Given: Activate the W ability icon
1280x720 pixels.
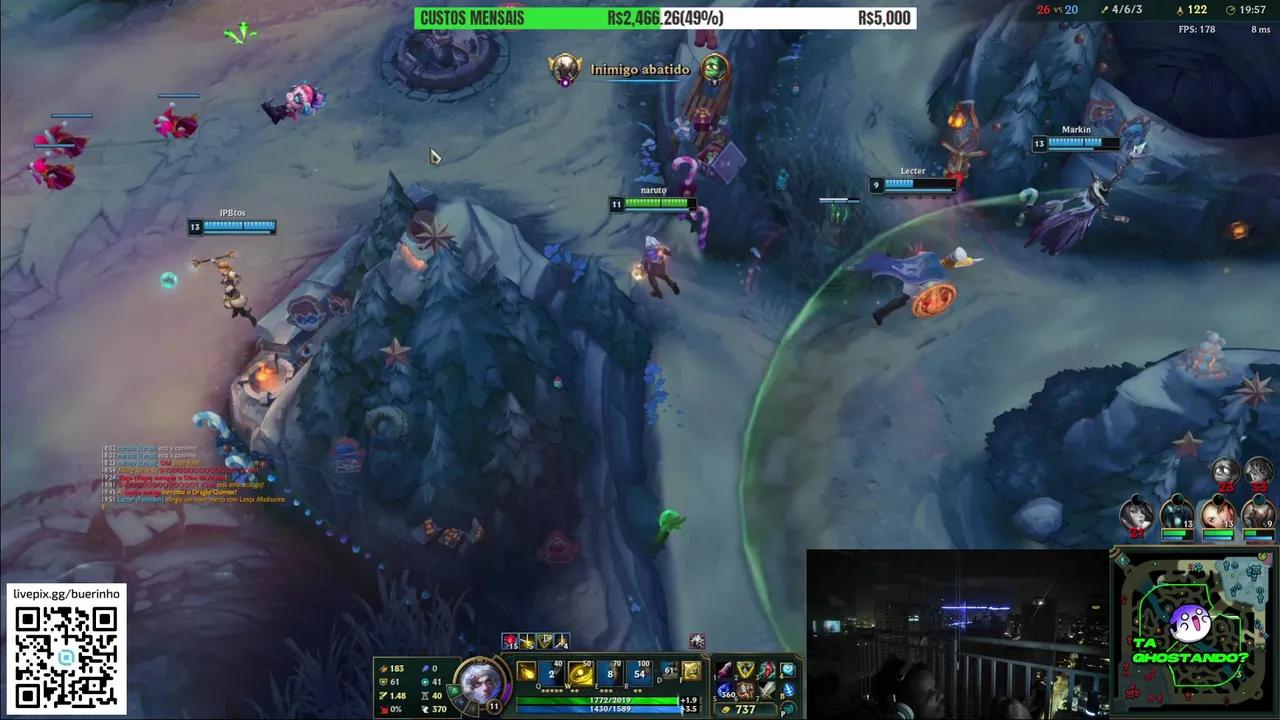Looking at the screenshot, I should pos(580,673).
